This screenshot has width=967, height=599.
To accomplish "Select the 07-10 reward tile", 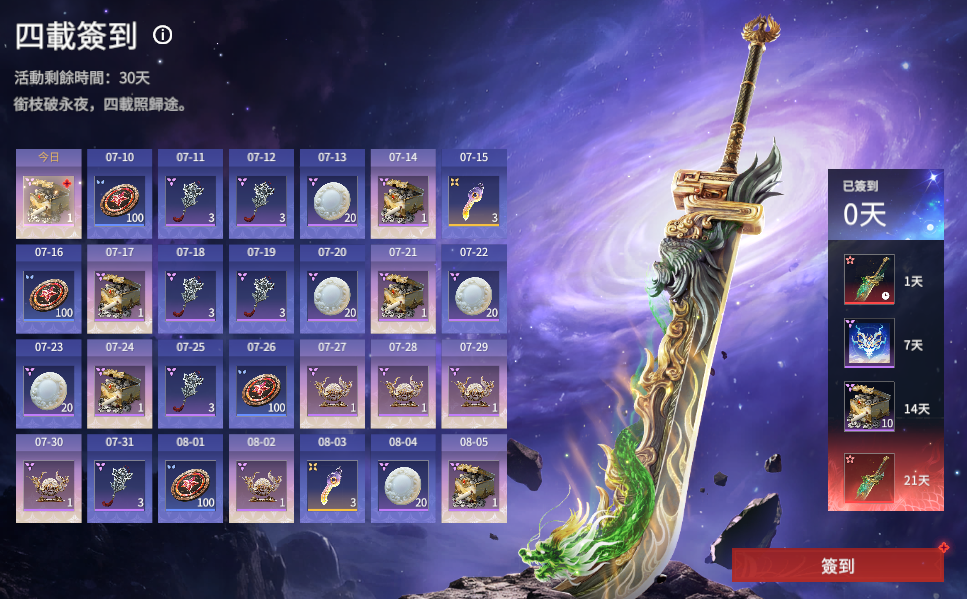I will tap(120, 200).
